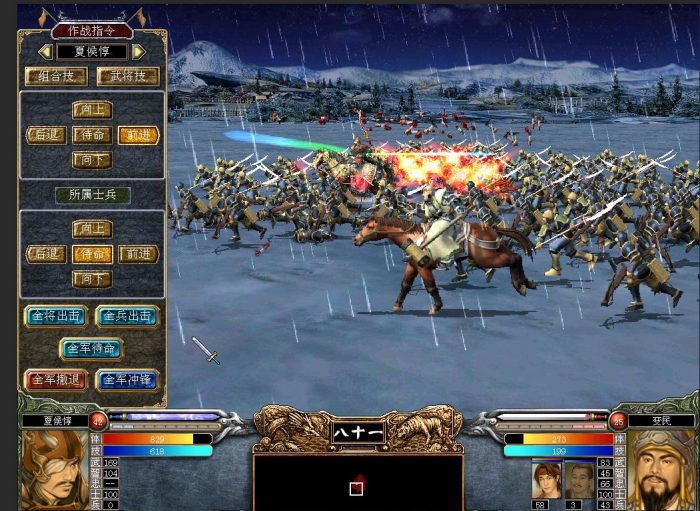
Task: Click the black battlefield minimap
Action: 357,481
